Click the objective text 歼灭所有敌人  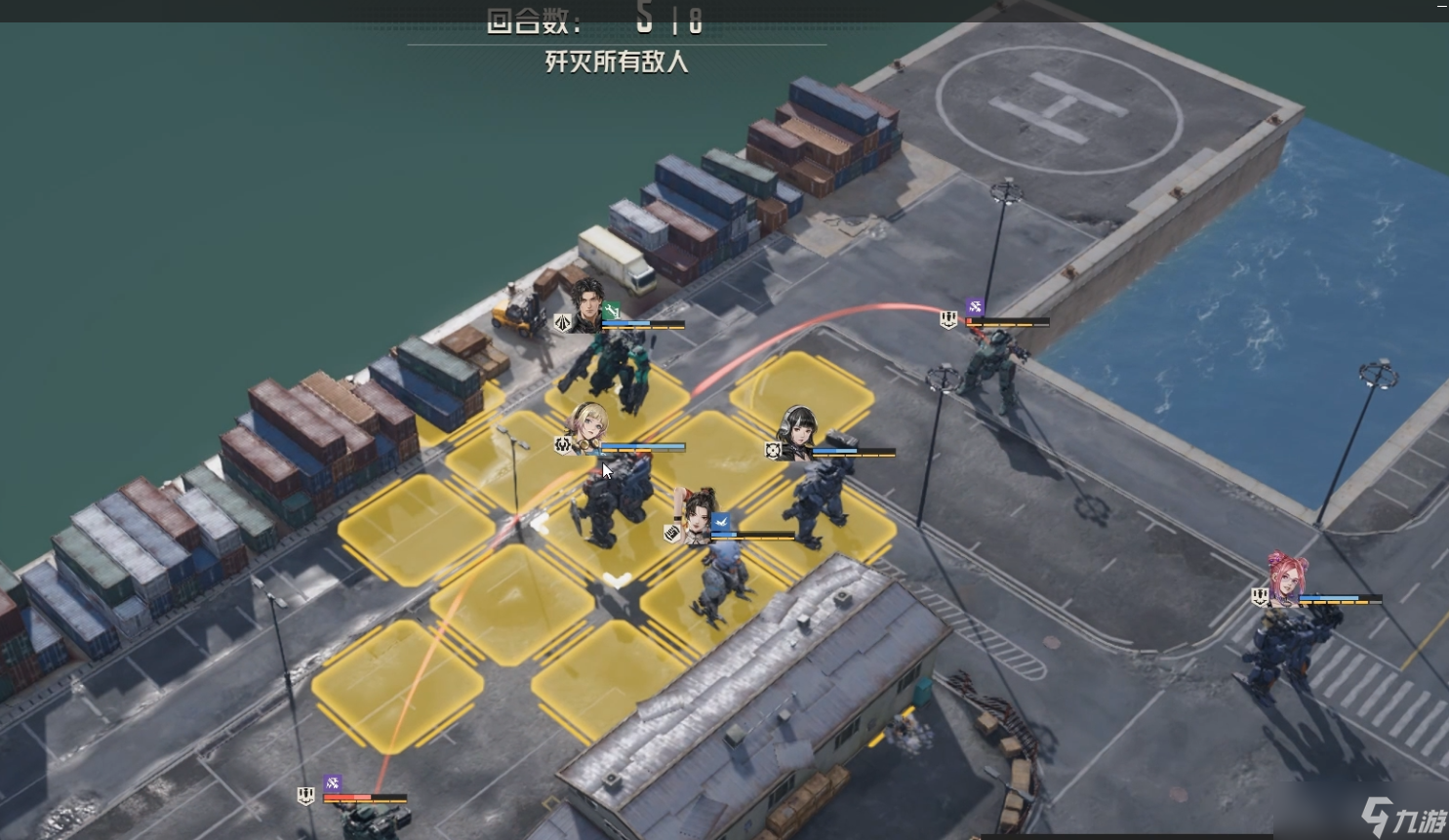tap(616, 63)
